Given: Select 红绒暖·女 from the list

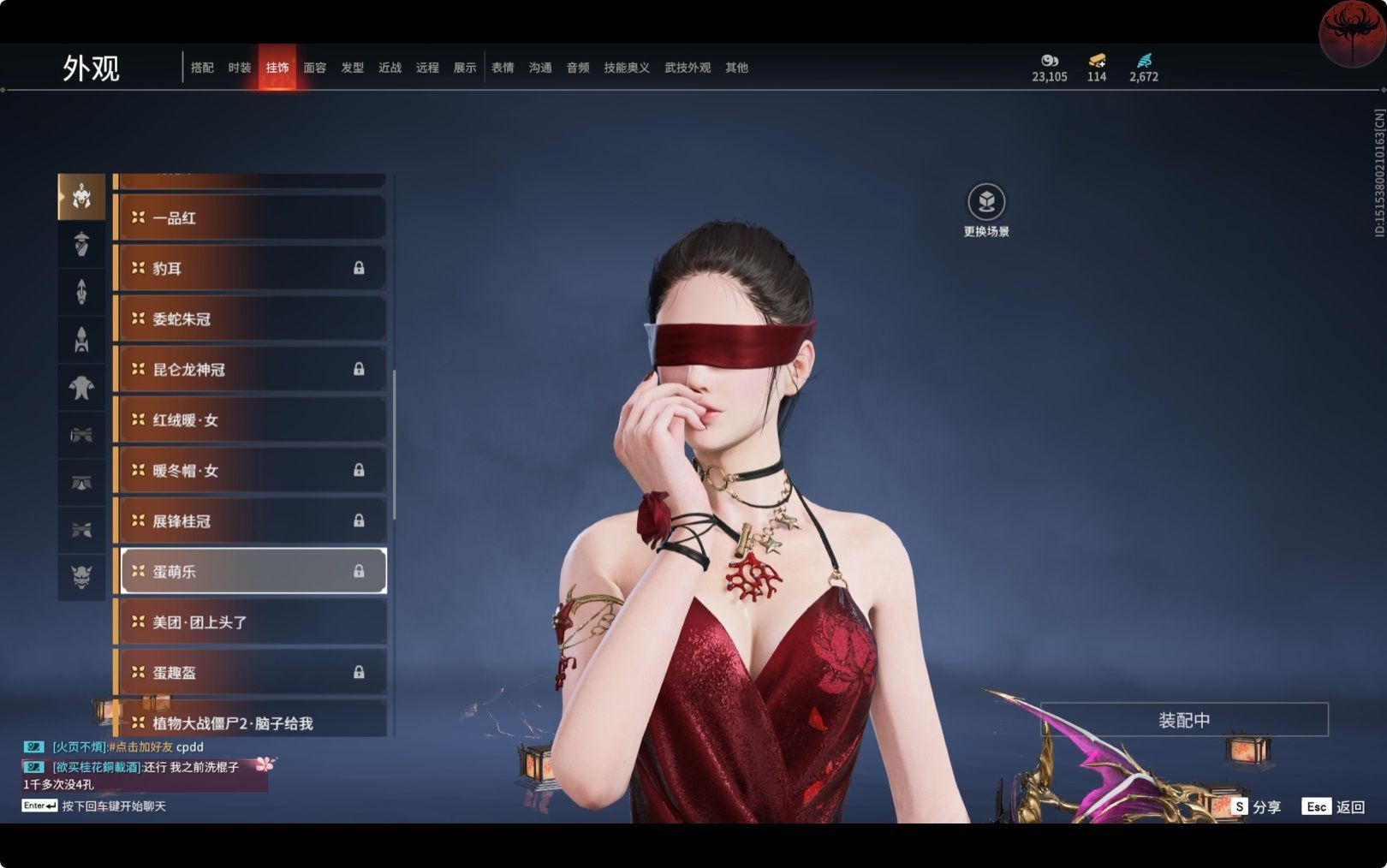Looking at the screenshot, I should (250, 420).
